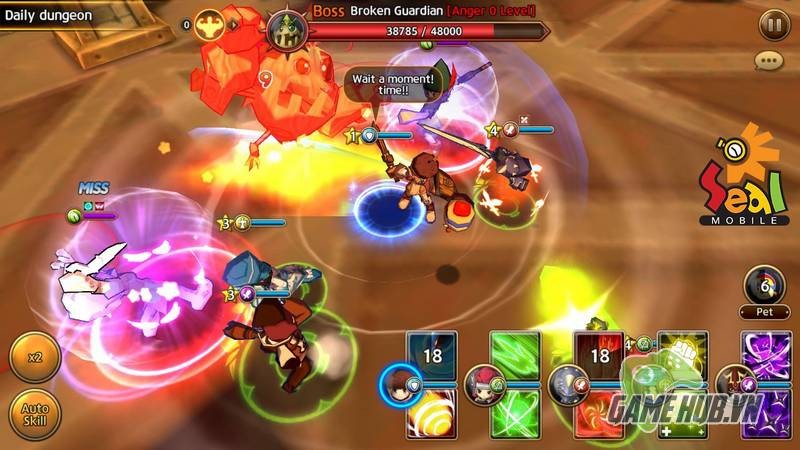The width and height of the screenshot is (800, 450).
Task: Pause the battle
Action: [x=772, y=25]
